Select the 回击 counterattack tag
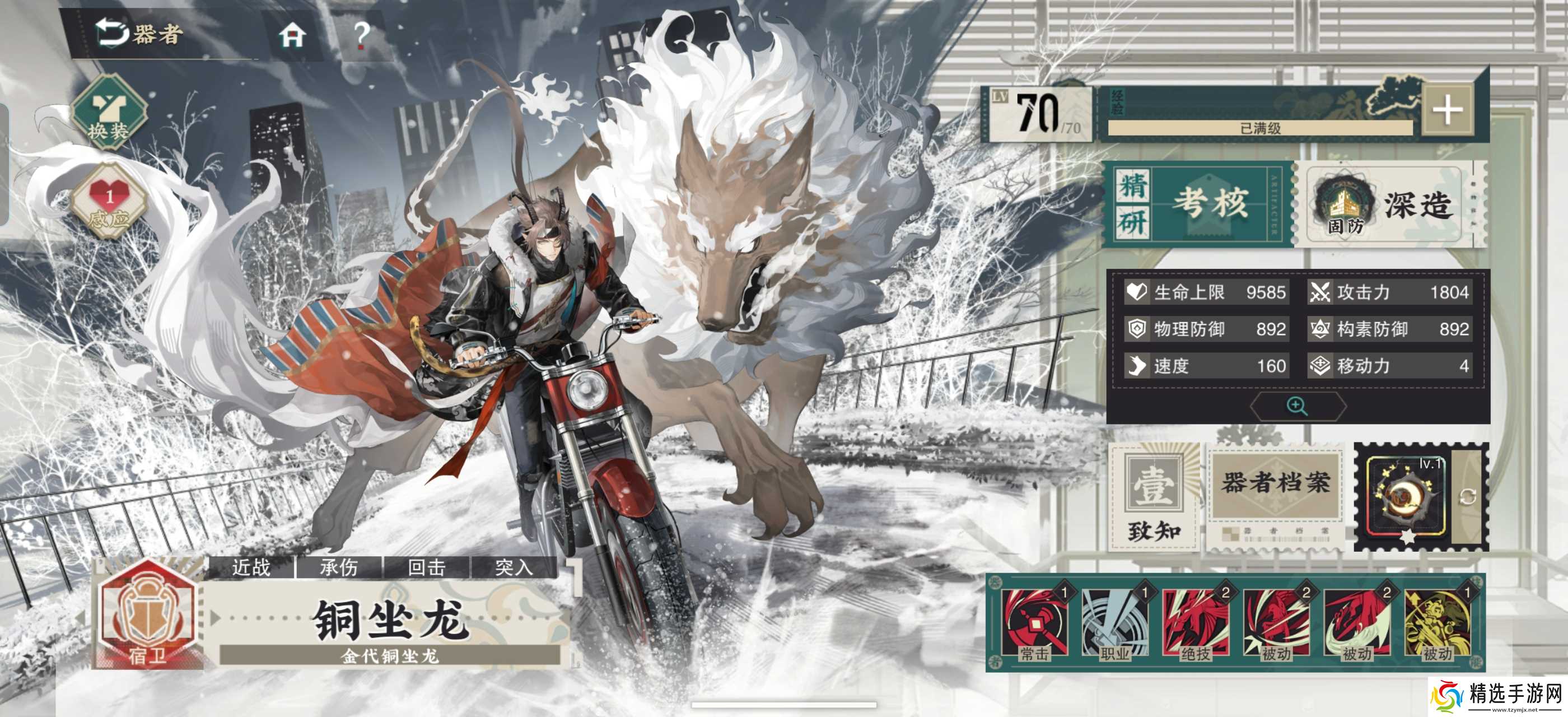Viewport: 1568px width, 717px height. coord(426,567)
